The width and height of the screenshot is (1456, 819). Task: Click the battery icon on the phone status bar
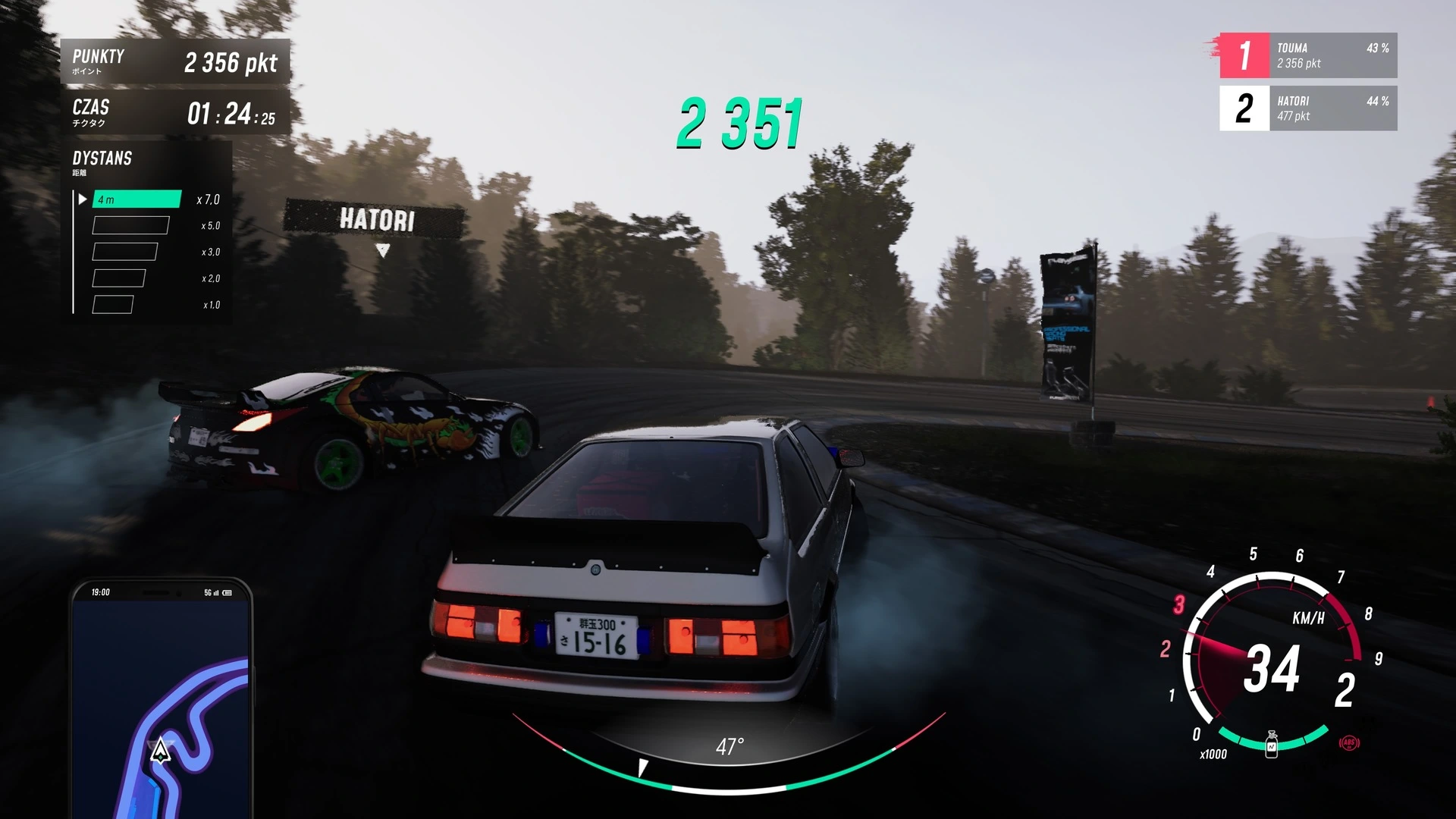227,592
